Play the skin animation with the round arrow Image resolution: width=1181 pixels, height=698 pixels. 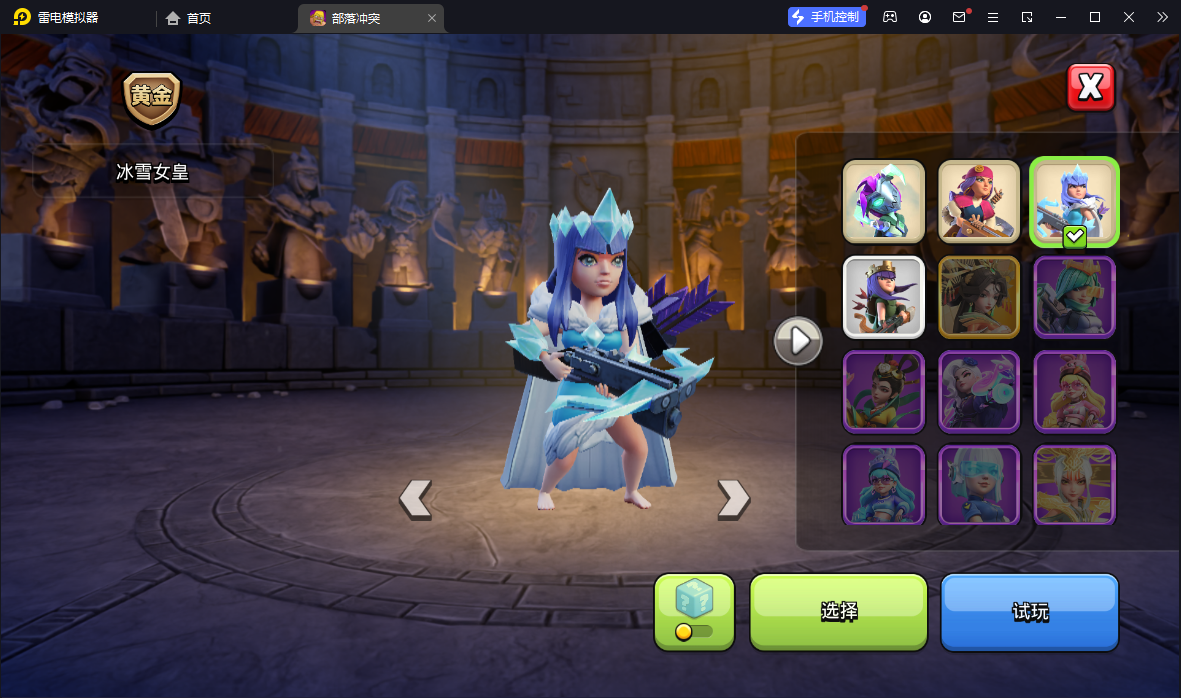[798, 341]
